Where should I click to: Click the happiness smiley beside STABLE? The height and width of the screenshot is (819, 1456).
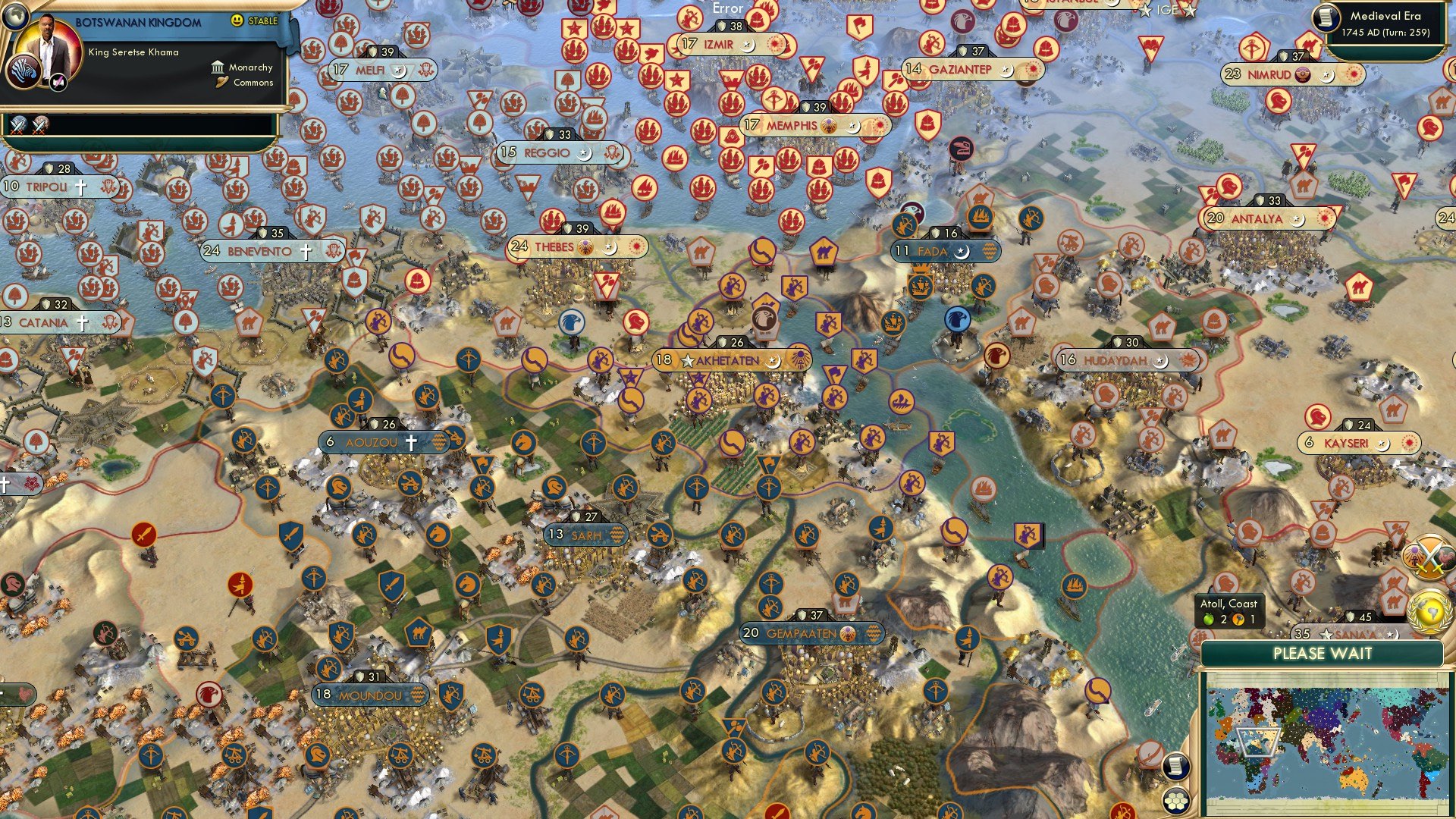pos(237,21)
